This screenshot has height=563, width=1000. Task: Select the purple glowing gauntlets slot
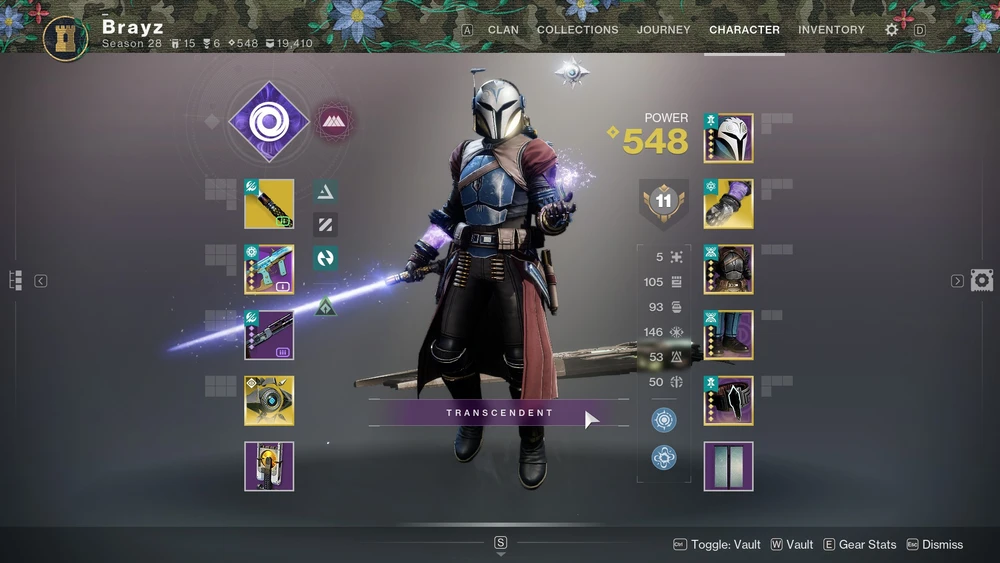(729, 204)
